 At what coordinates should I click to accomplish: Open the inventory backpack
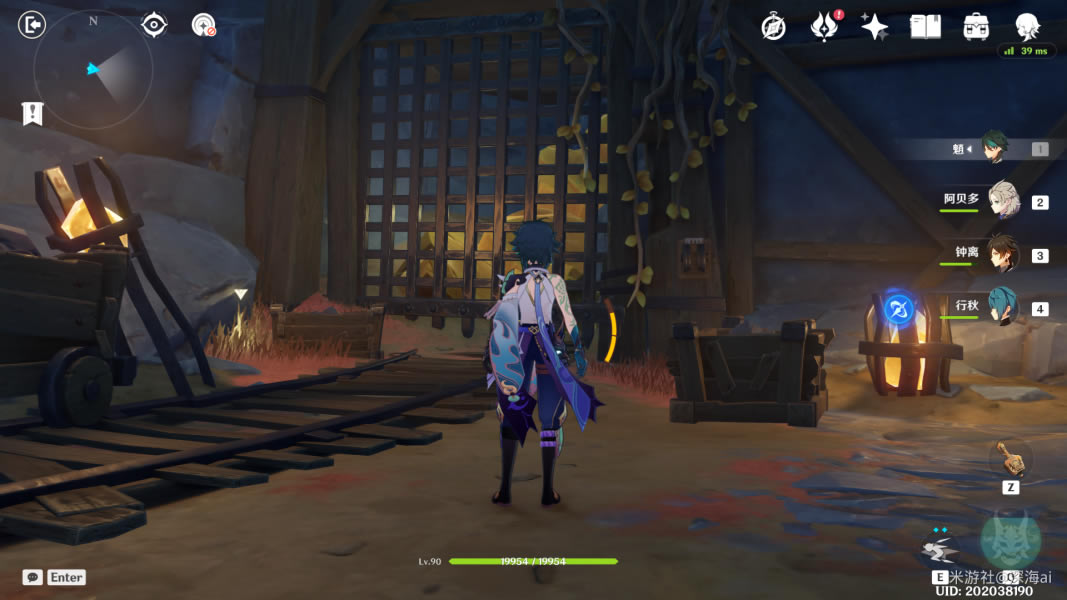(x=977, y=27)
